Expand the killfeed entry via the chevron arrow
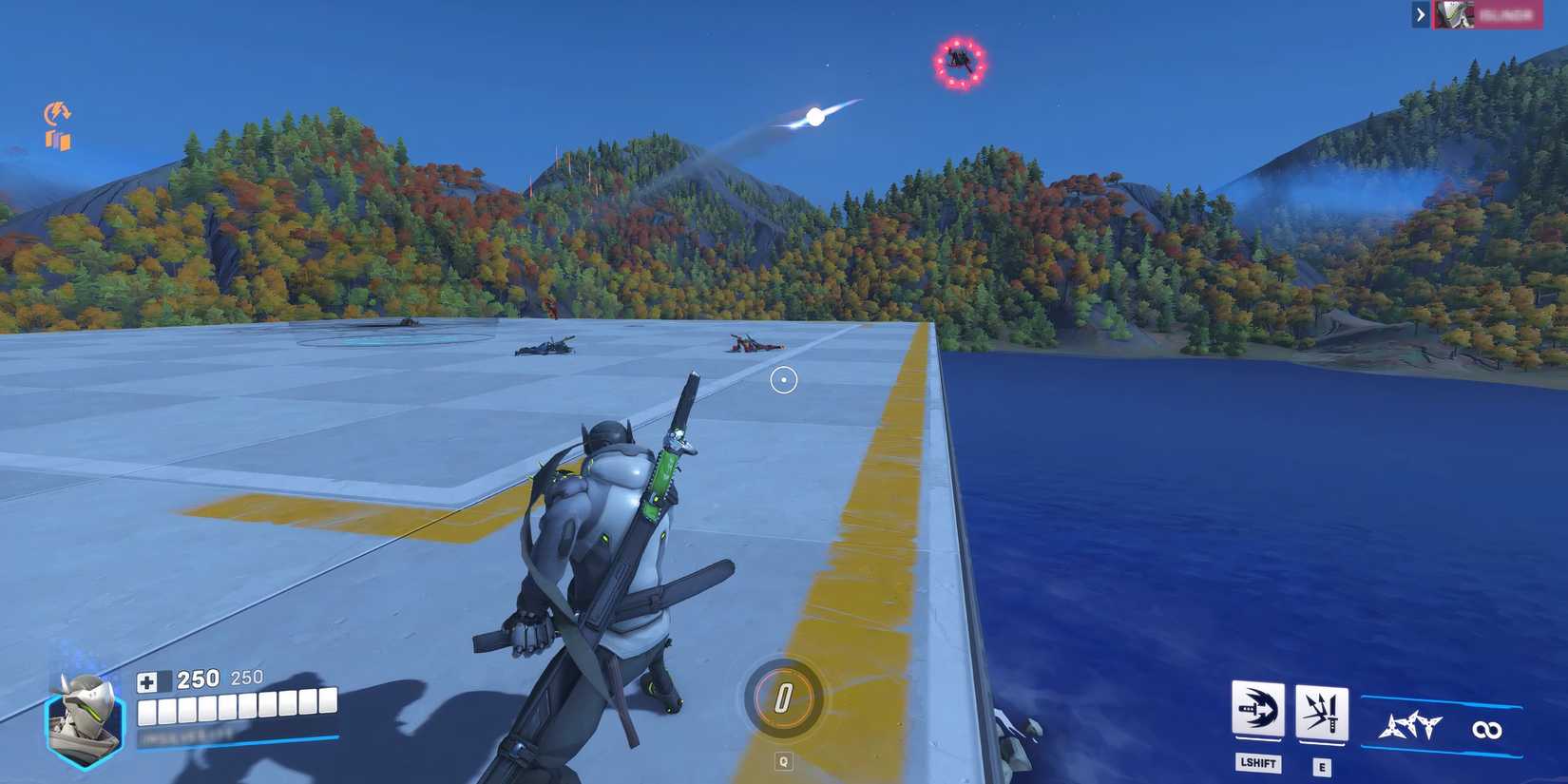The height and width of the screenshot is (784, 1568). (1419, 15)
